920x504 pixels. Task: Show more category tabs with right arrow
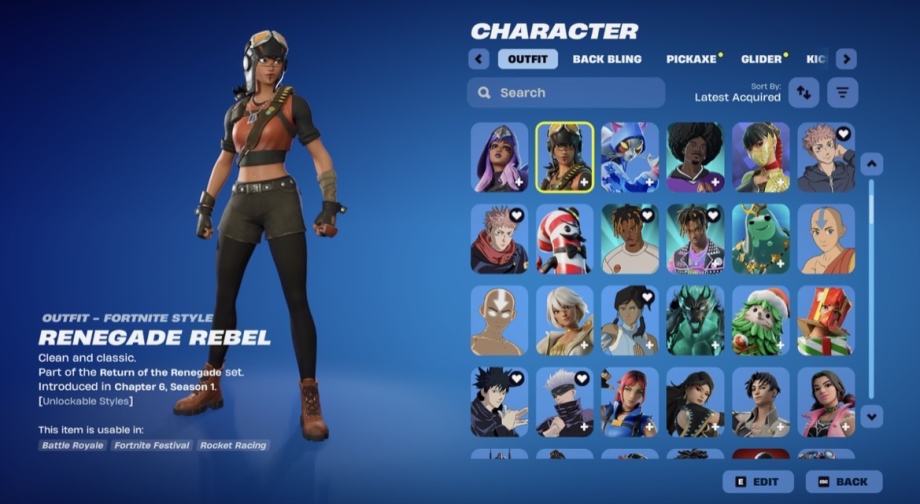[x=846, y=59]
